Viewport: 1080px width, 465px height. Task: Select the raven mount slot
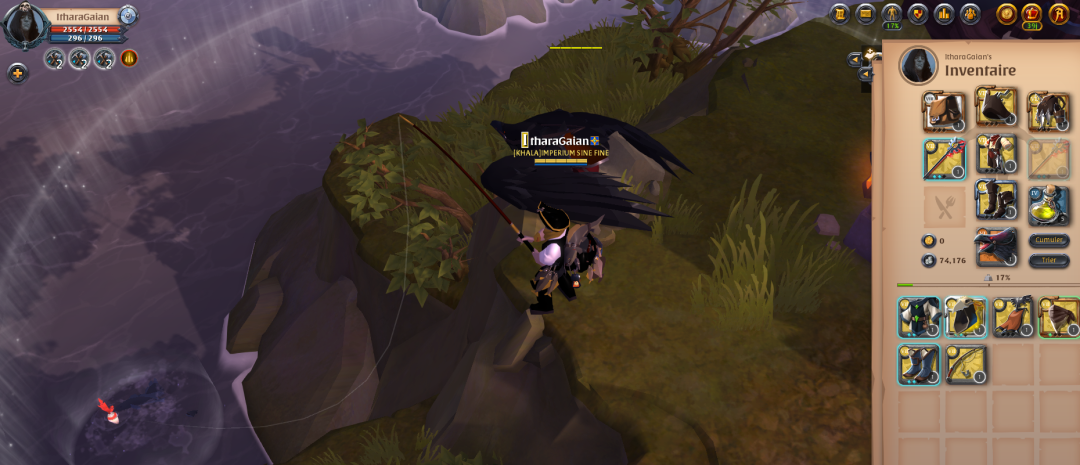click(996, 246)
